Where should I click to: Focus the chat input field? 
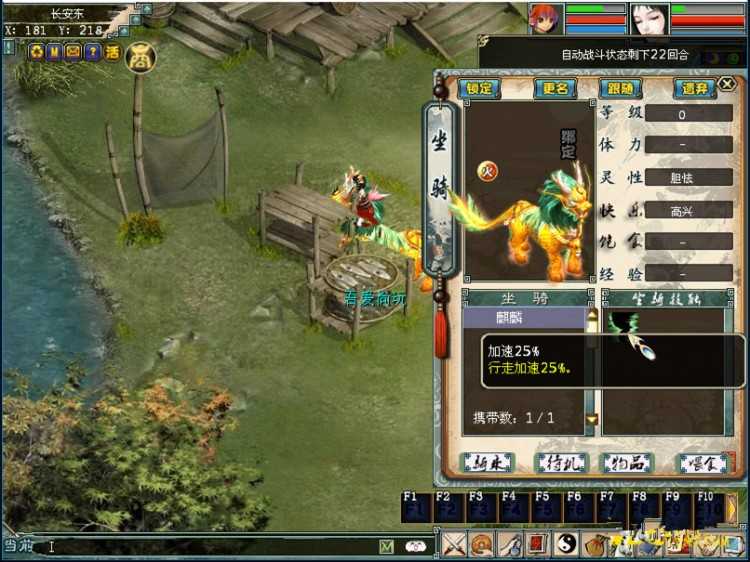click(200, 547)
